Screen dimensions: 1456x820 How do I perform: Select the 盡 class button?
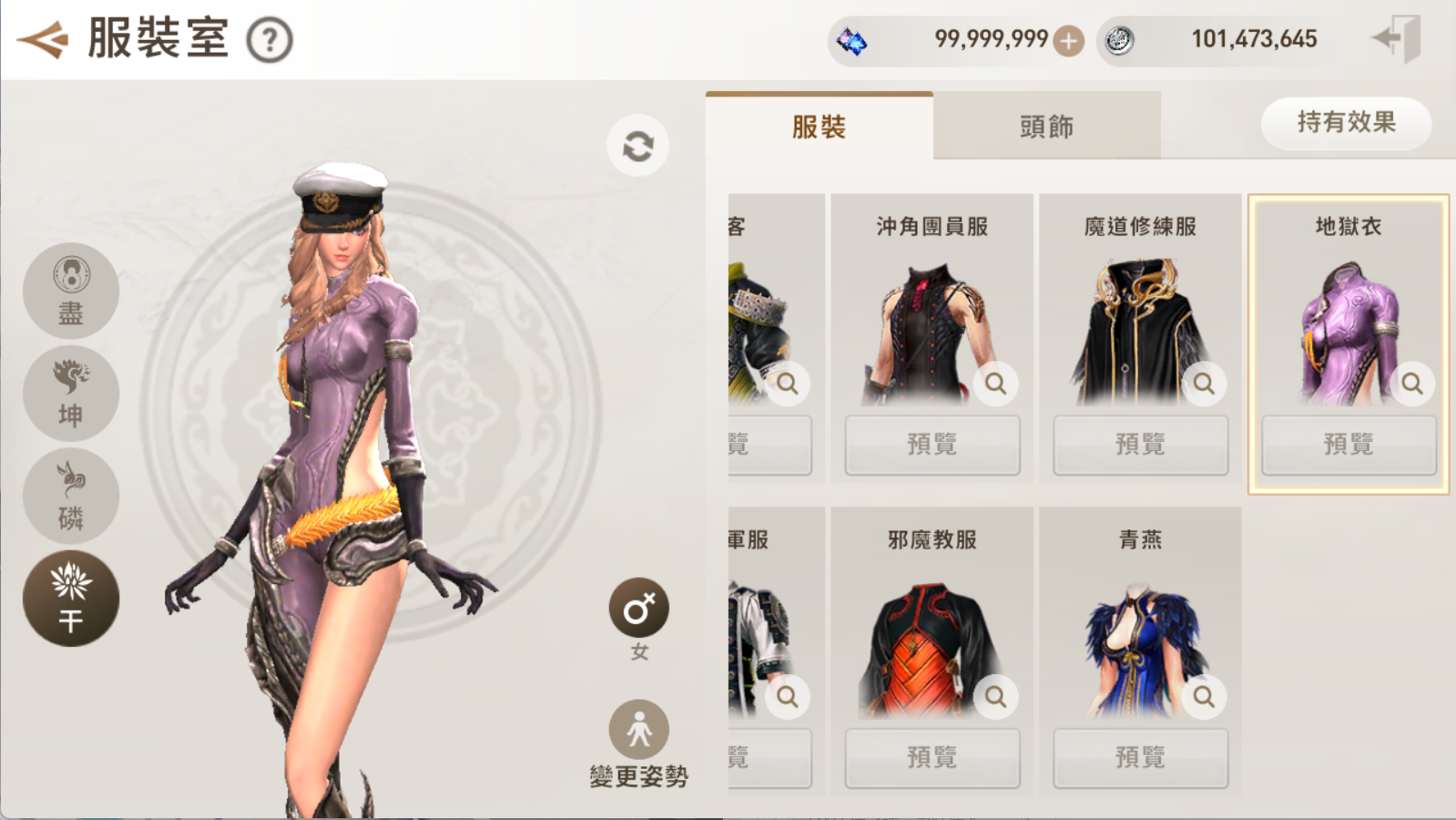click(x=71, y=291)
